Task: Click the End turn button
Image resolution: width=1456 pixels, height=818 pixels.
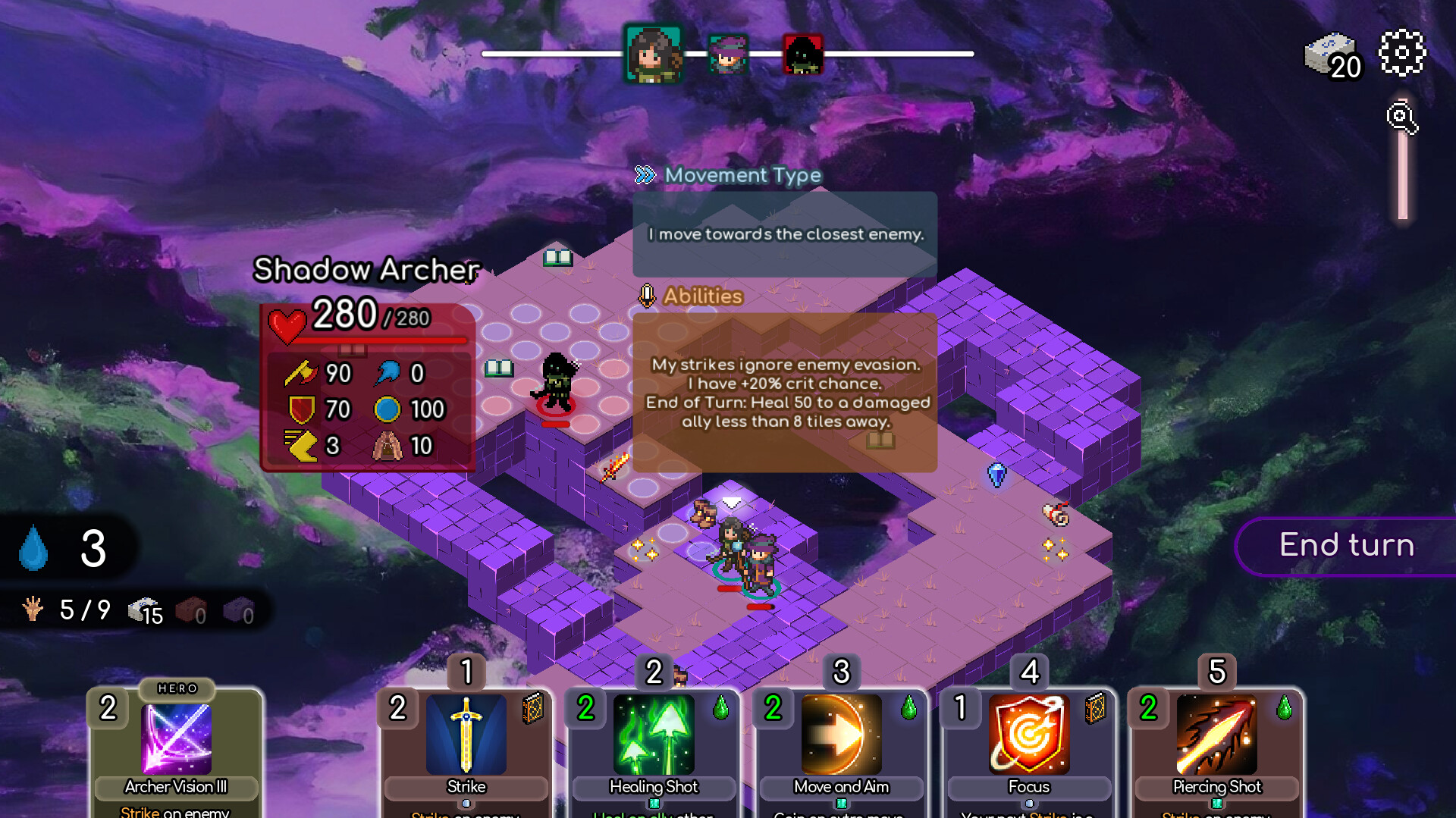Action: [1347, 545]
